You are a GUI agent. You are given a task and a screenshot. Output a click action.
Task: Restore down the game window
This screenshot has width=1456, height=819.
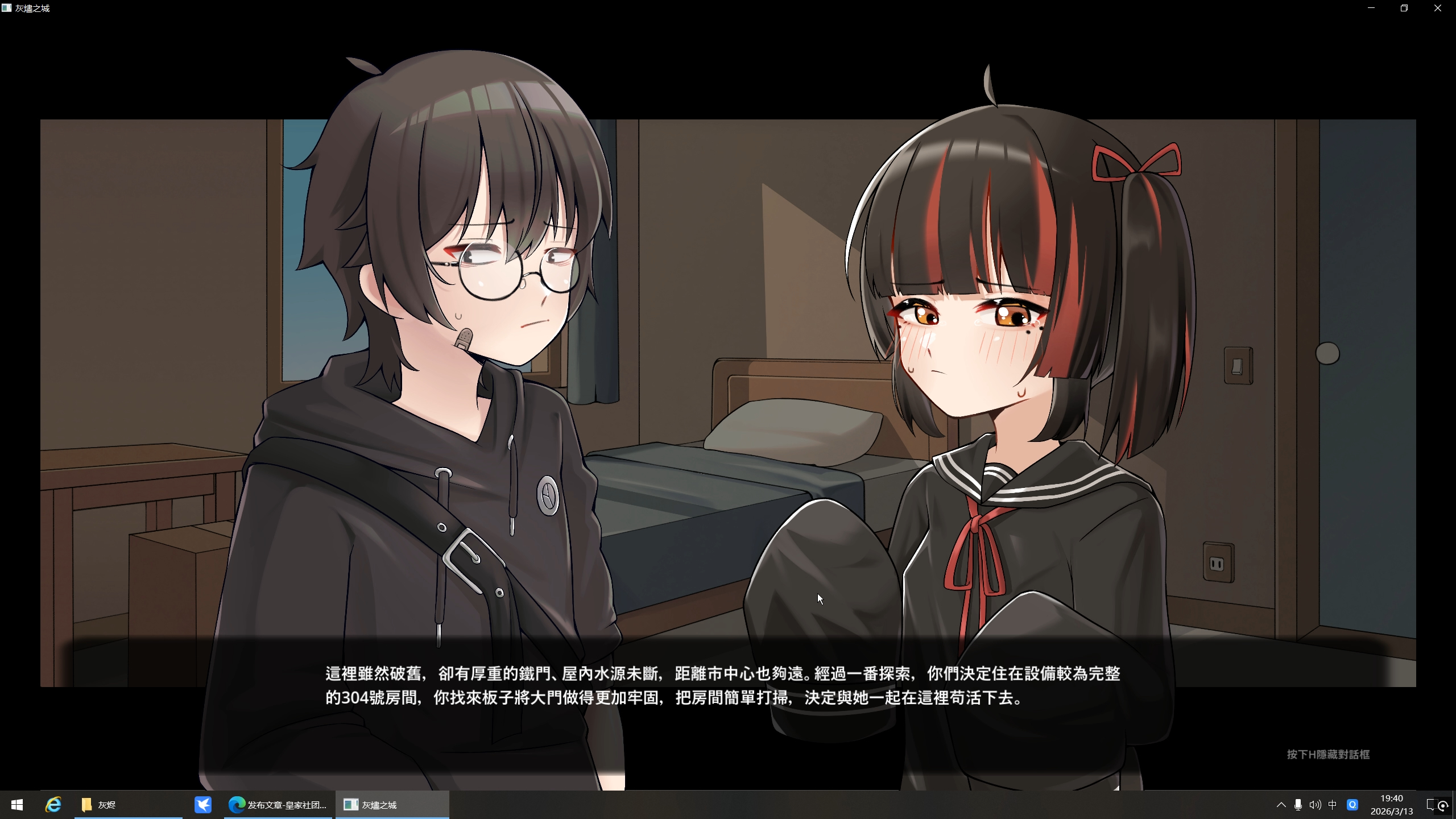(1404, 8)
